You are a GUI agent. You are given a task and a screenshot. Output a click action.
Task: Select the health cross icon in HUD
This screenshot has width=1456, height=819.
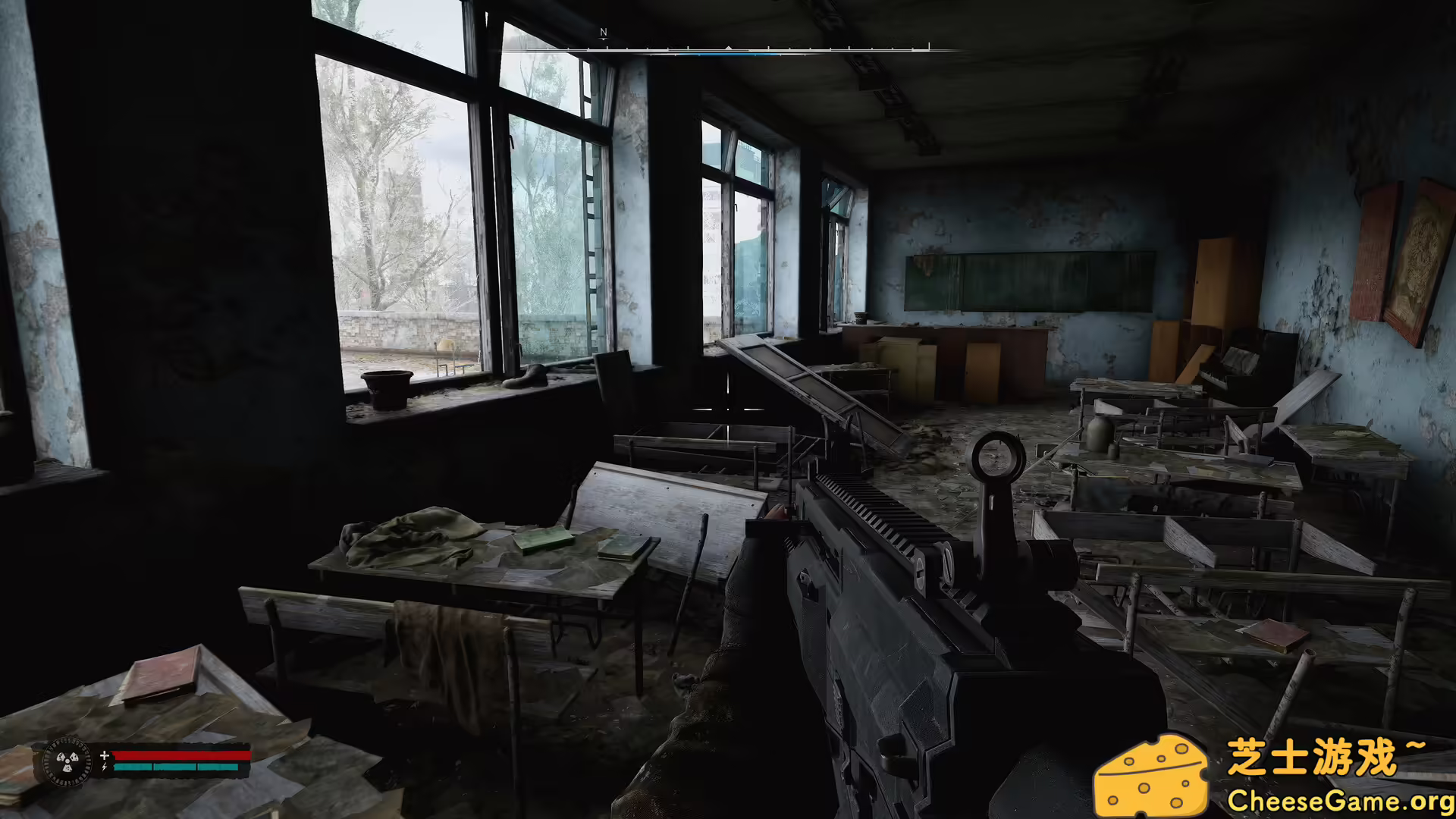104,756
